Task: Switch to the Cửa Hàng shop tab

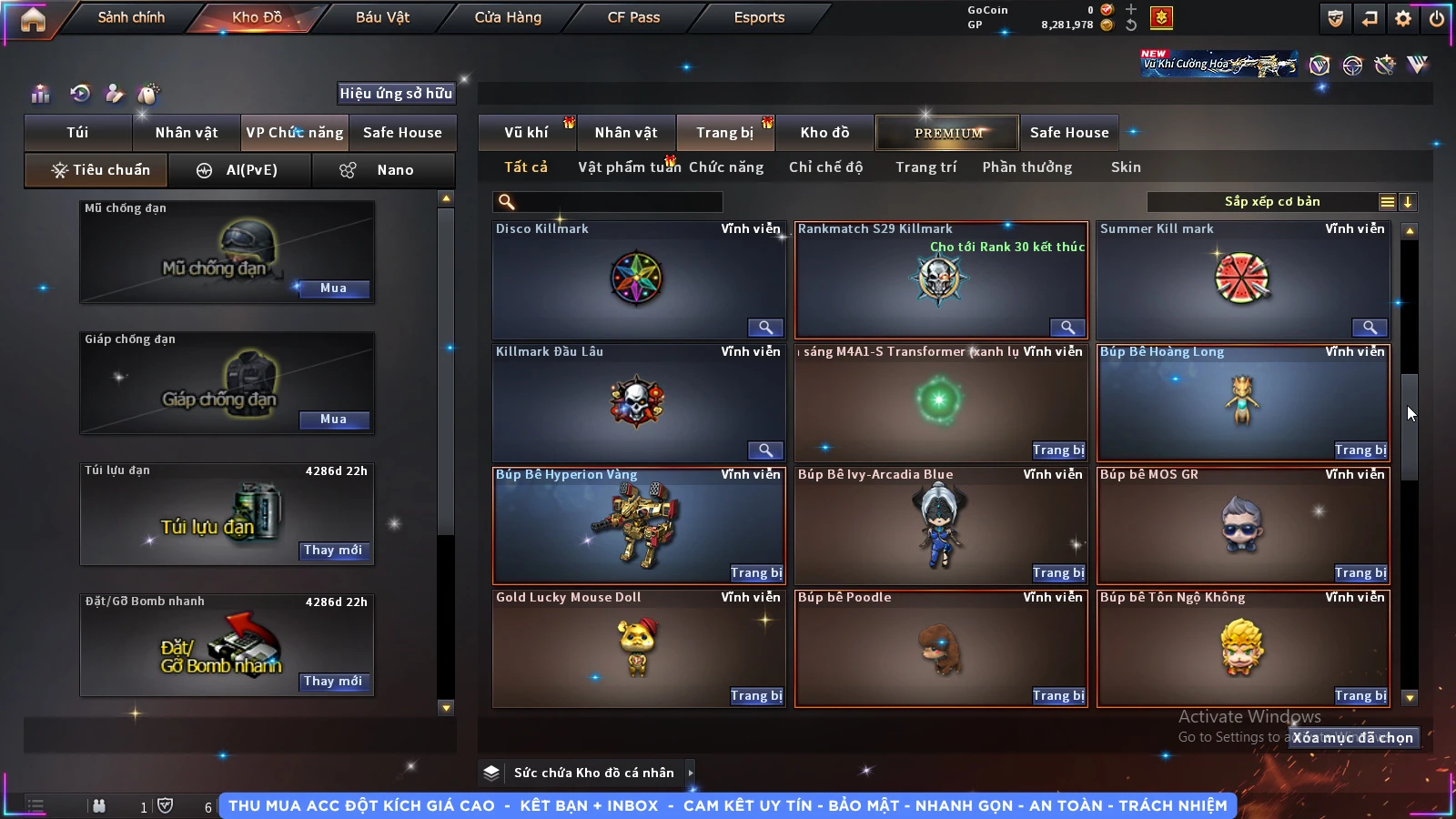Action: pos(508,17)
